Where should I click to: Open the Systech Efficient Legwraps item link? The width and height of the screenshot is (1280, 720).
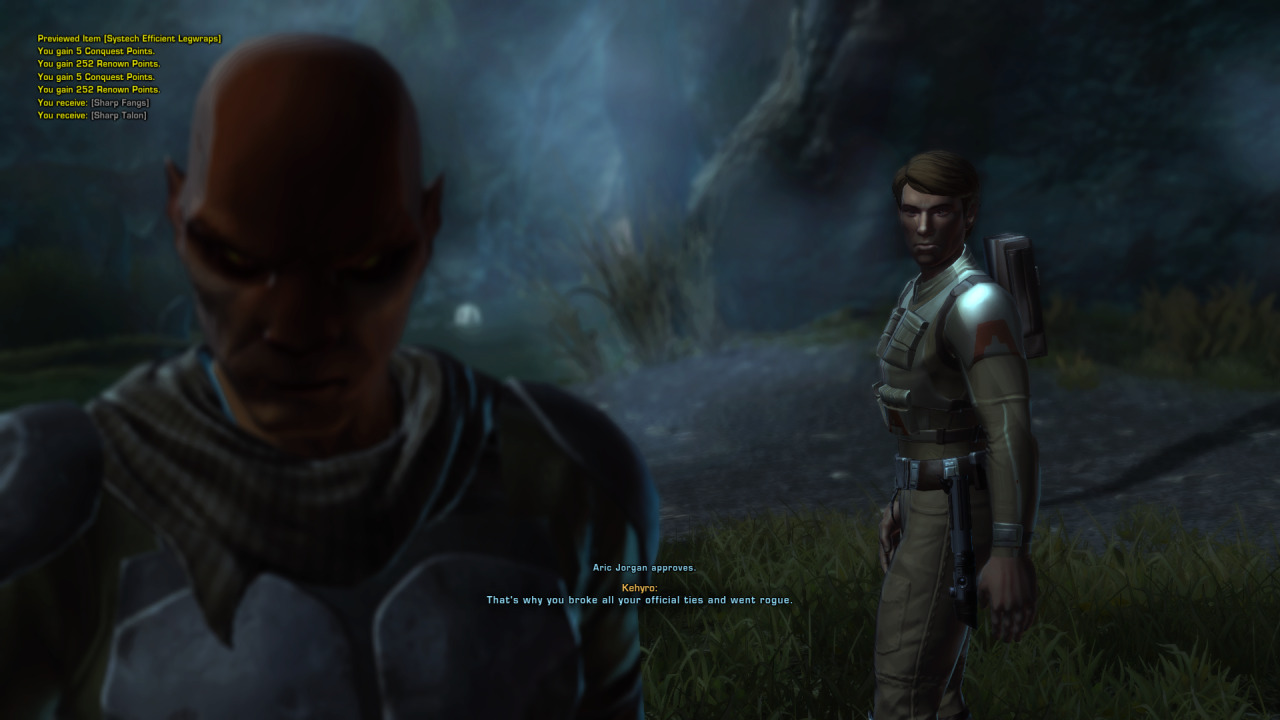[x=162, y=39]
